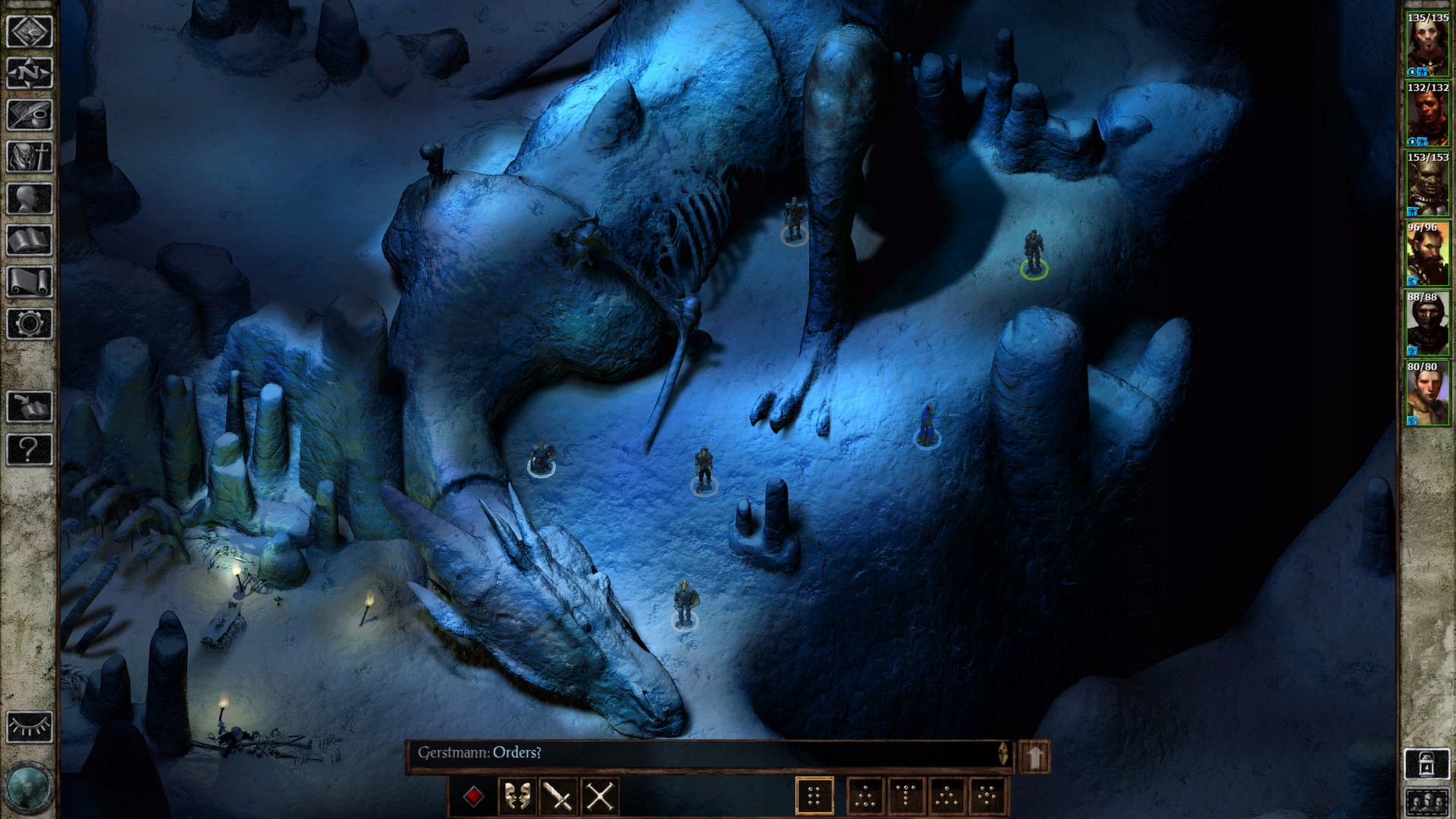Select the dialogue masks action

[519, 795]
